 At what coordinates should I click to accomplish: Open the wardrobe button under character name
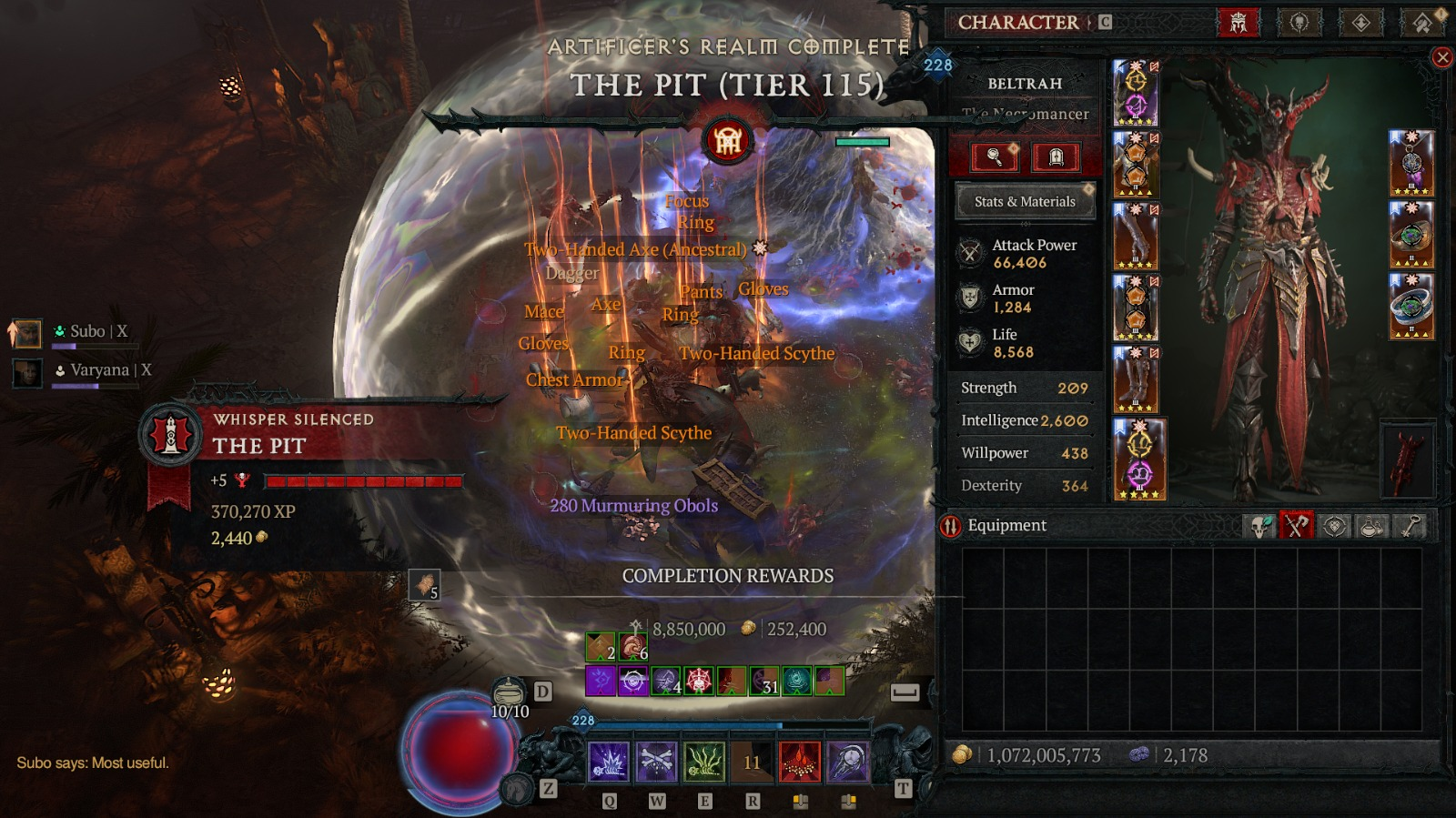(x=1056, y=157)
